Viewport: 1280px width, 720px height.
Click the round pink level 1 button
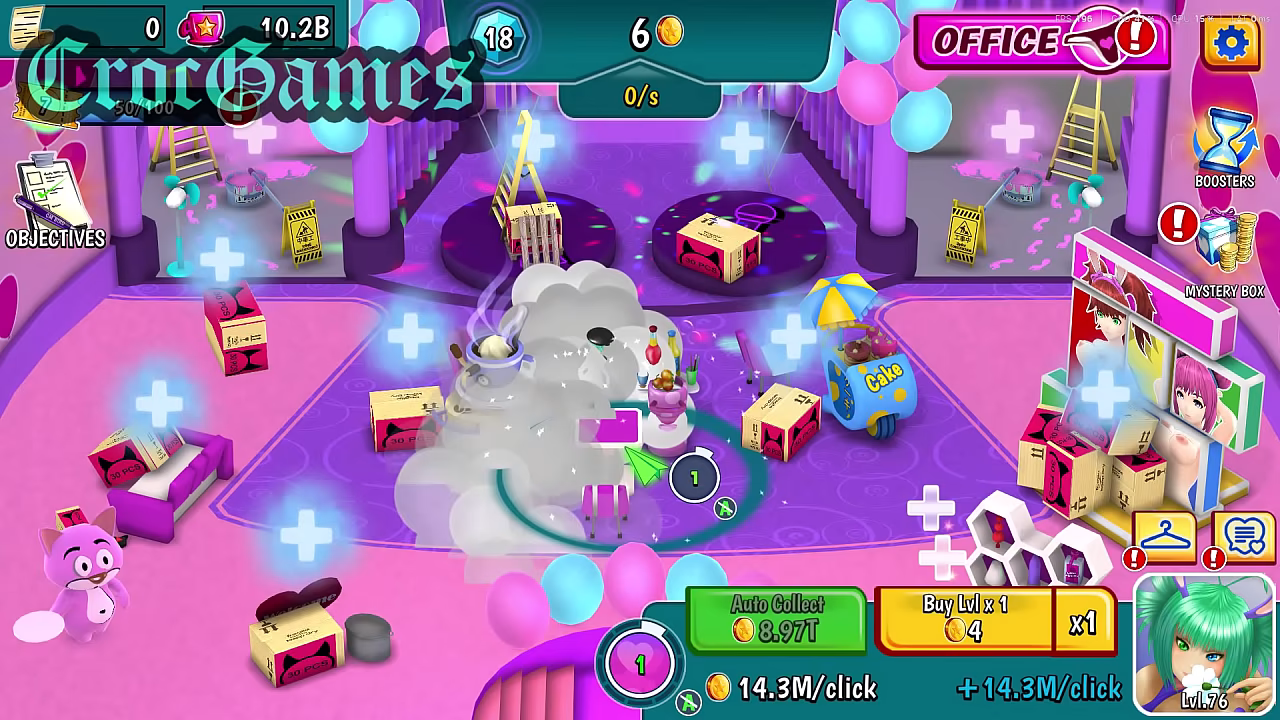641,664
